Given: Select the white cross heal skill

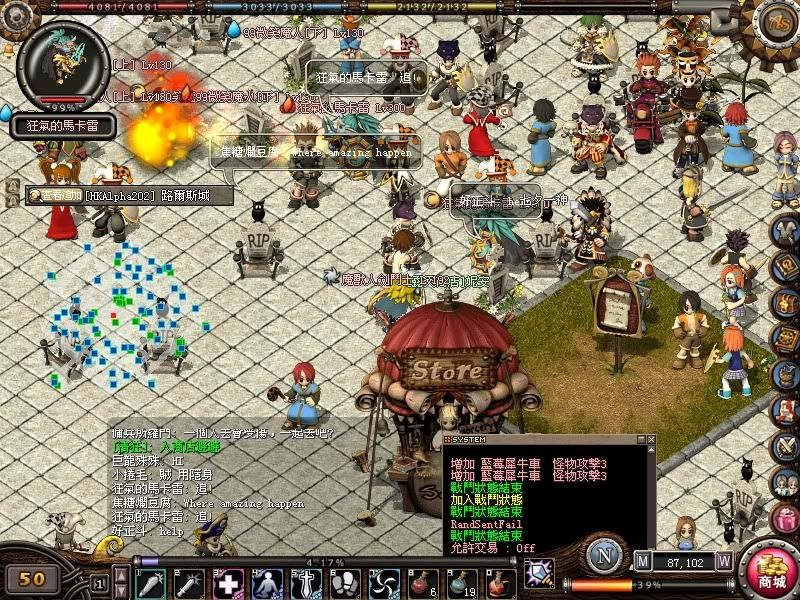Looking at the screenshot, I should (x=228, y=583).
